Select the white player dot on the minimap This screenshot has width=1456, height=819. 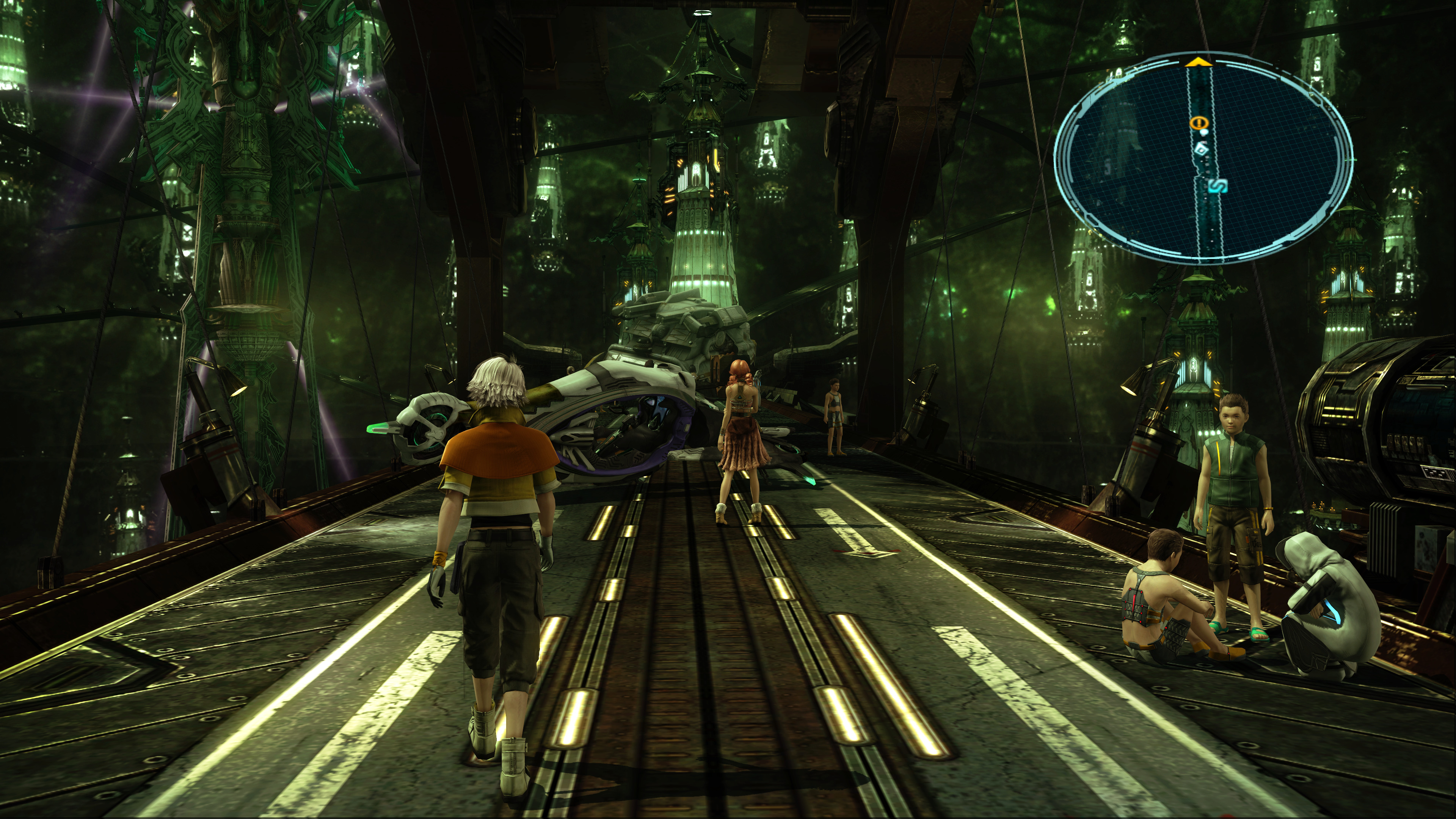point(1205,131)
